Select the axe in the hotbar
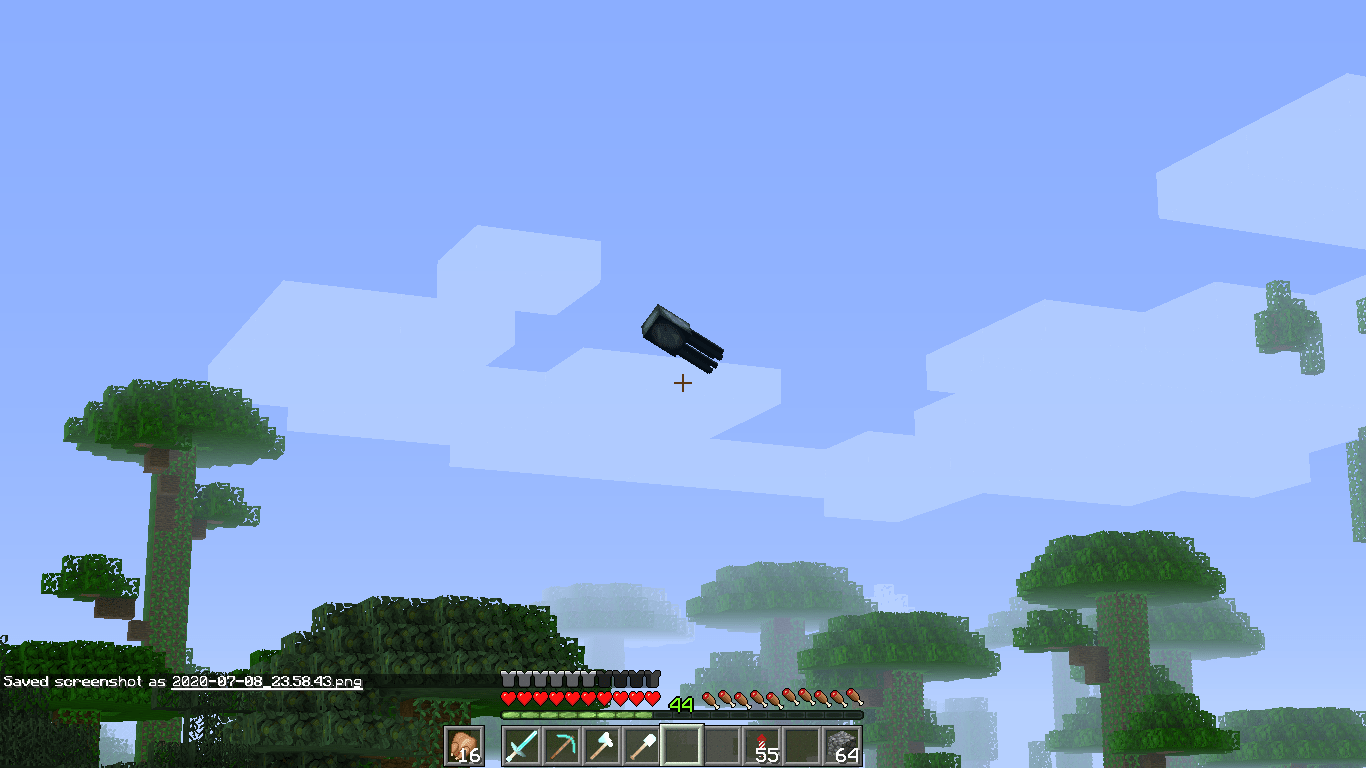The height and width of the screenshot is (768, 1366). point(601,747)
